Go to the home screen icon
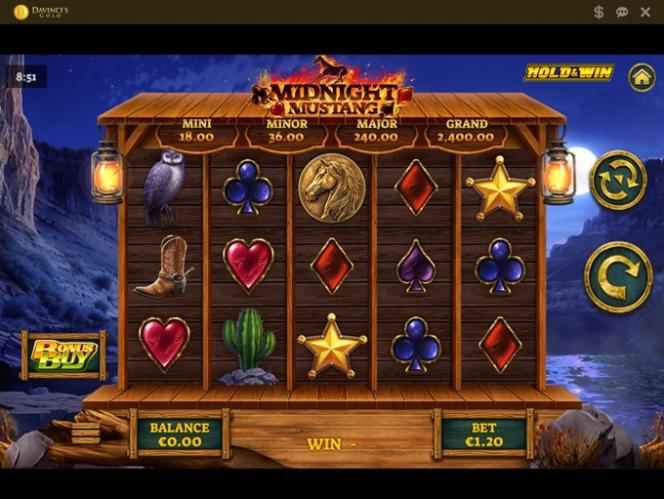This screenshot has height=499, width=664. click(641, 77)
